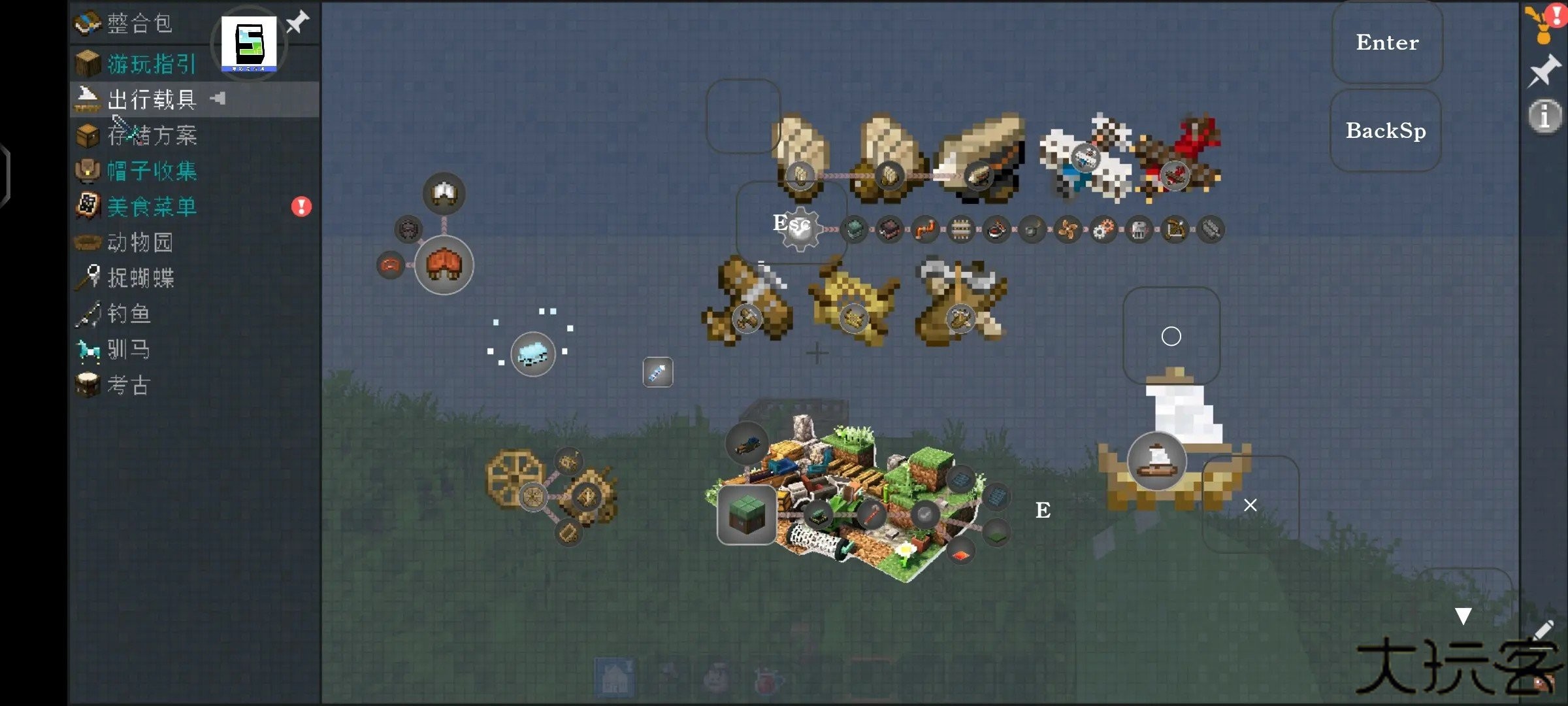Open the 捉蝴蝶 chapter
The image size is (1568, 706).
140,278
